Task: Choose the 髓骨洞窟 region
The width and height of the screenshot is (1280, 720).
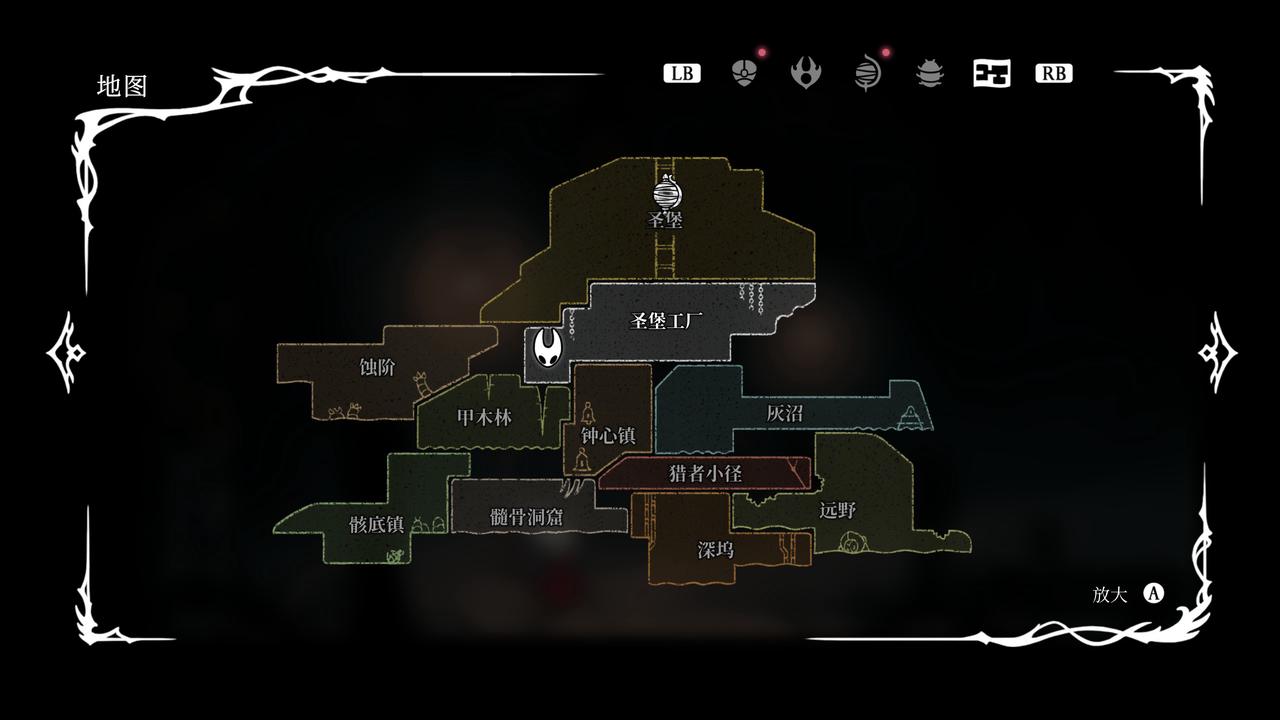Action: pyautogui.click(x=526, y=516)
